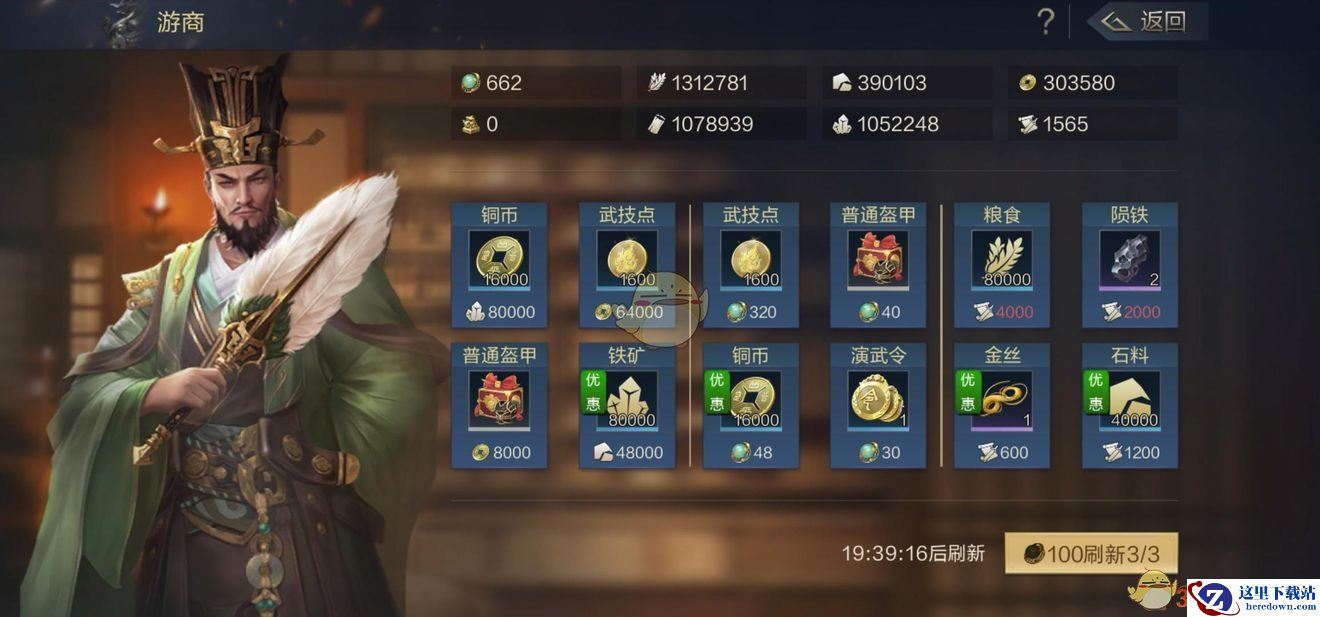Choose discounted 铜币 costing 48 jade
Viewport: 1320px width, 617px height.
tap(751, 405)
